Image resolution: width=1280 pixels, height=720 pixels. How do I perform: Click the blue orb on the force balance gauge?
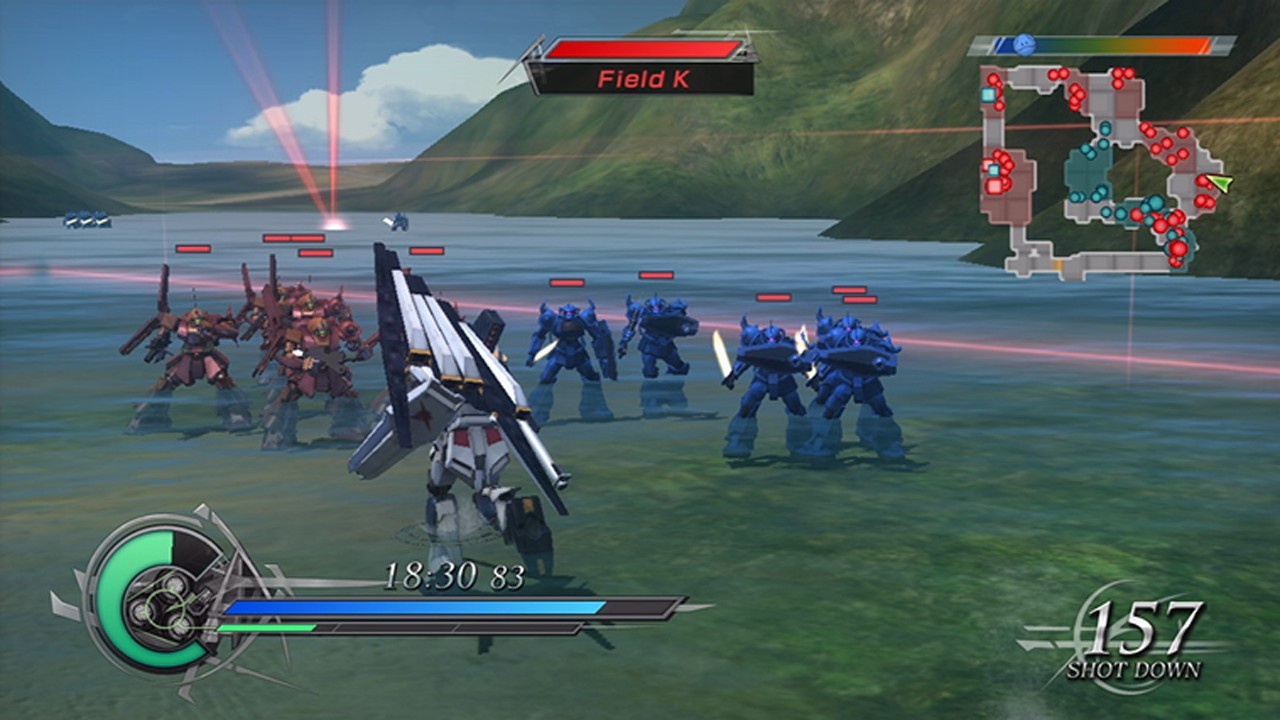point(1023,43)
